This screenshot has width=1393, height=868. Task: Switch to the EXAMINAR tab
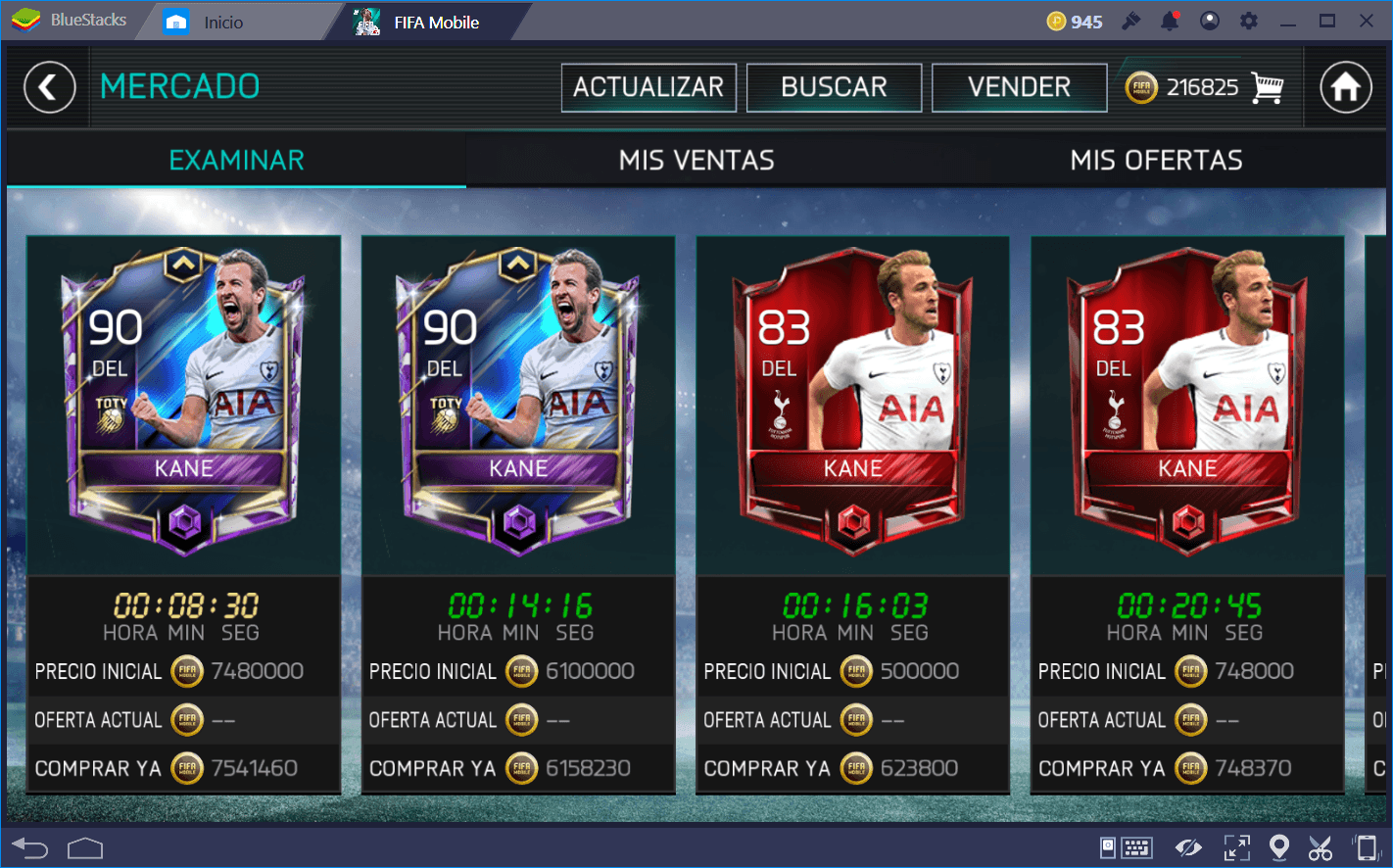pyautogui.click(x=236, y=160)
